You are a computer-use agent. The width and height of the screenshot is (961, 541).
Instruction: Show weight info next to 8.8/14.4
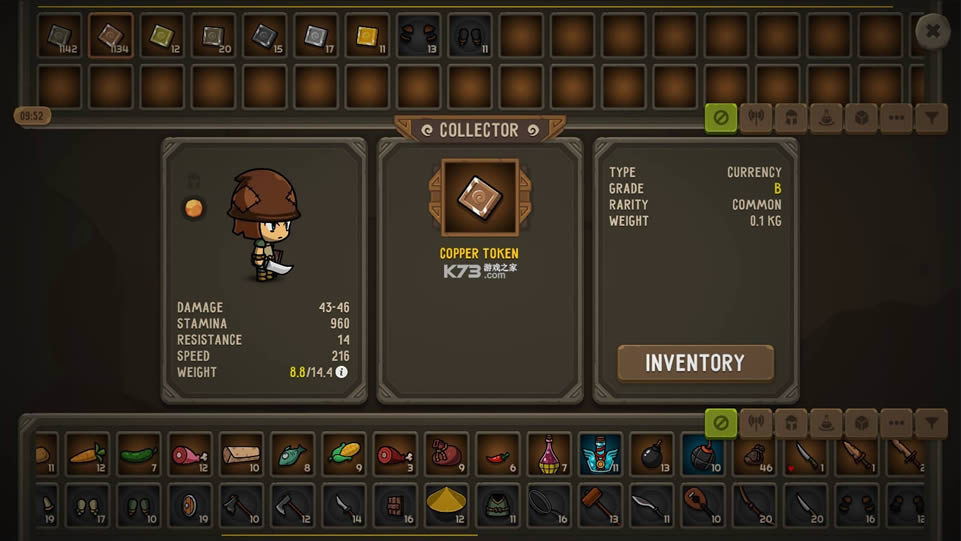tap(342, 372)
